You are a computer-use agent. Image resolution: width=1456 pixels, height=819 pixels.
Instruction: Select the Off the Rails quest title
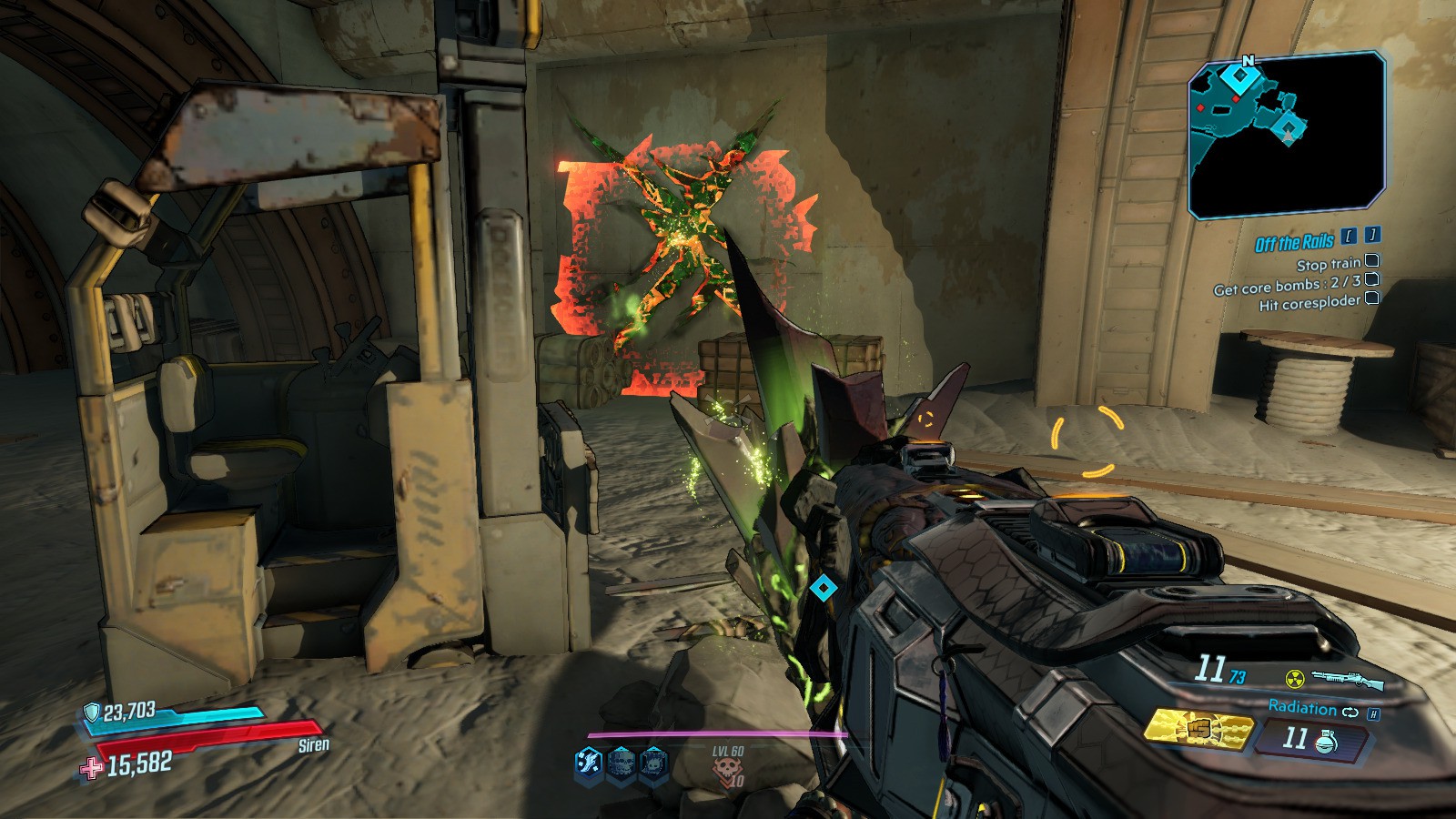click(x=1294, y=243)
